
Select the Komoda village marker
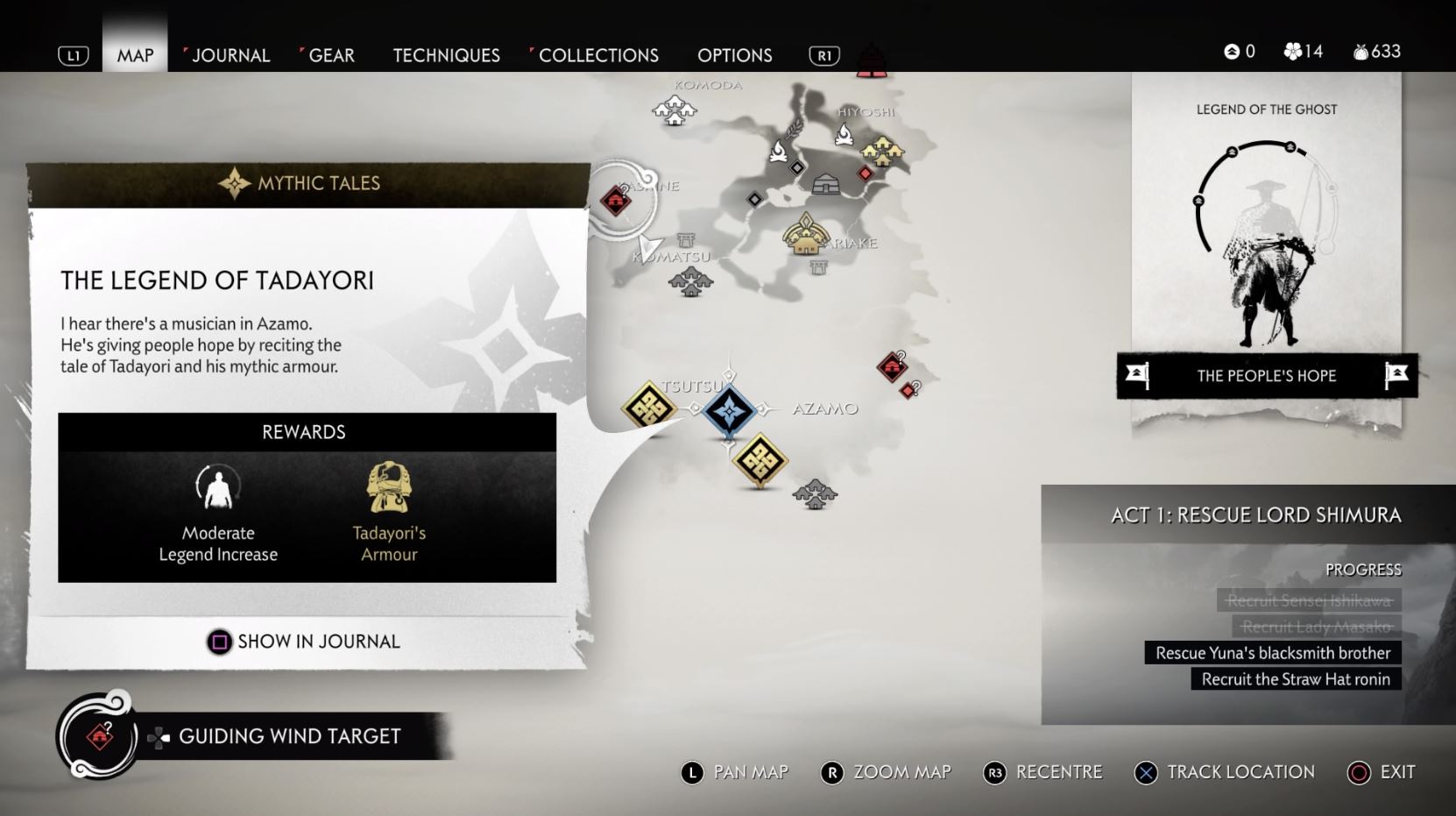674,110
